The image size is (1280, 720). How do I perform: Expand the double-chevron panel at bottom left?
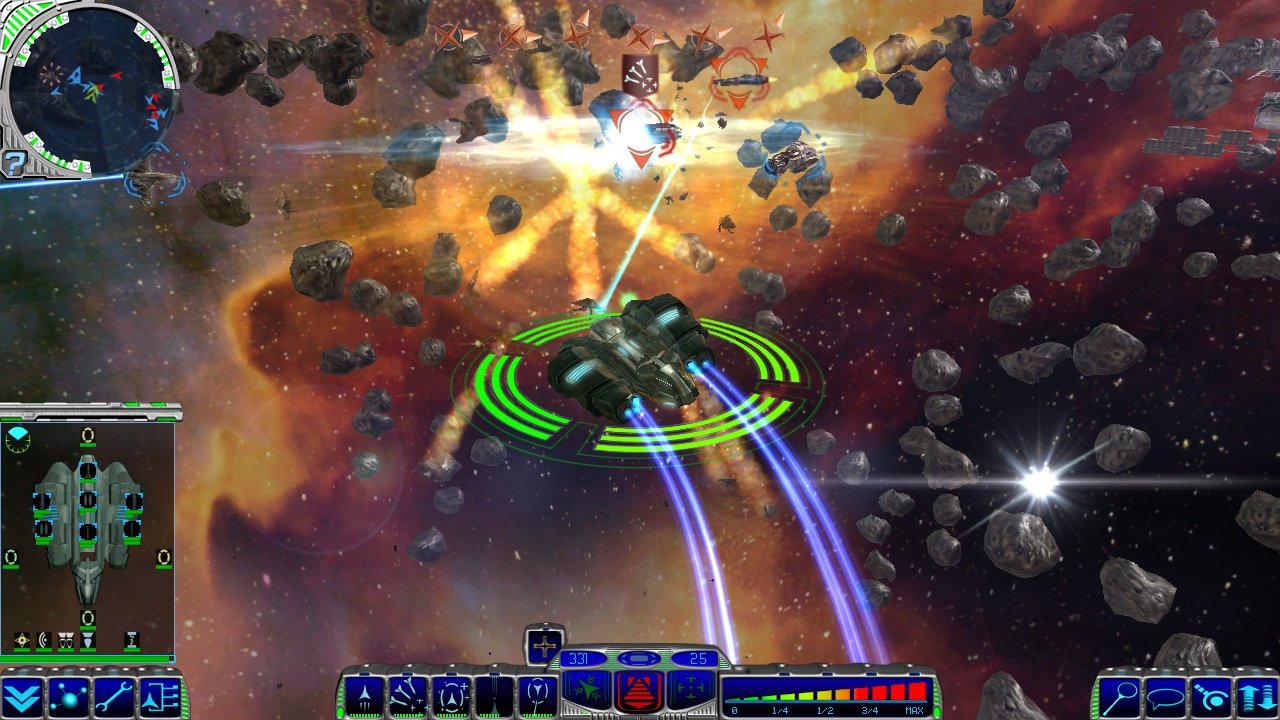pyautogui.click(x=20, y=695)
